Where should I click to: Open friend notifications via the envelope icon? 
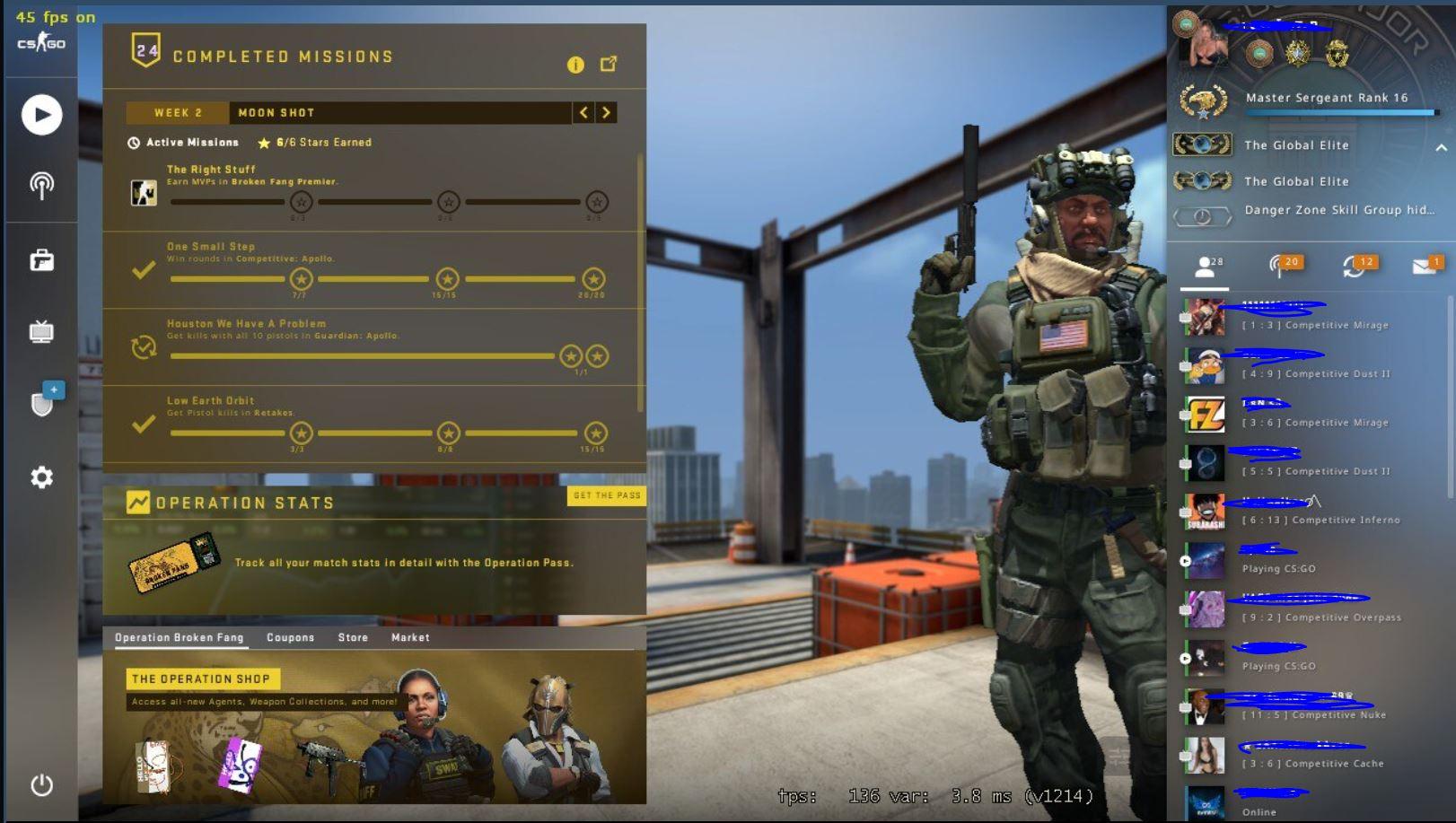click(1425, 264)
